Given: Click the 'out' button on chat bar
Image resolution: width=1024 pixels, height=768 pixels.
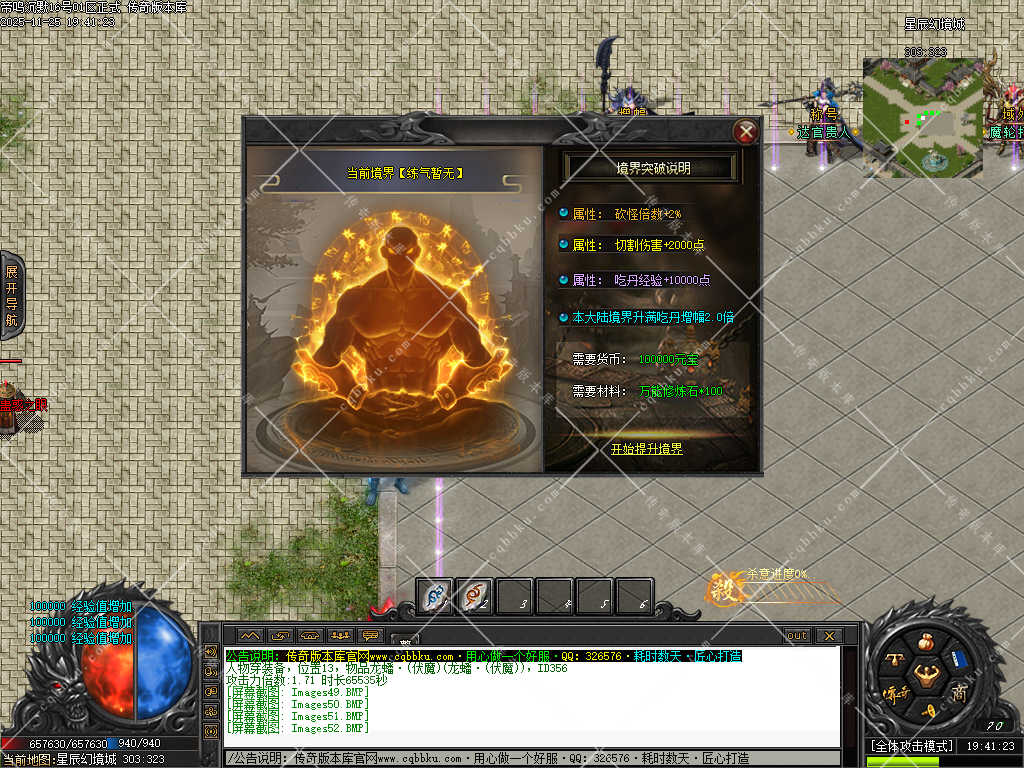Looking at the screenshot, I should pos(796,635).
